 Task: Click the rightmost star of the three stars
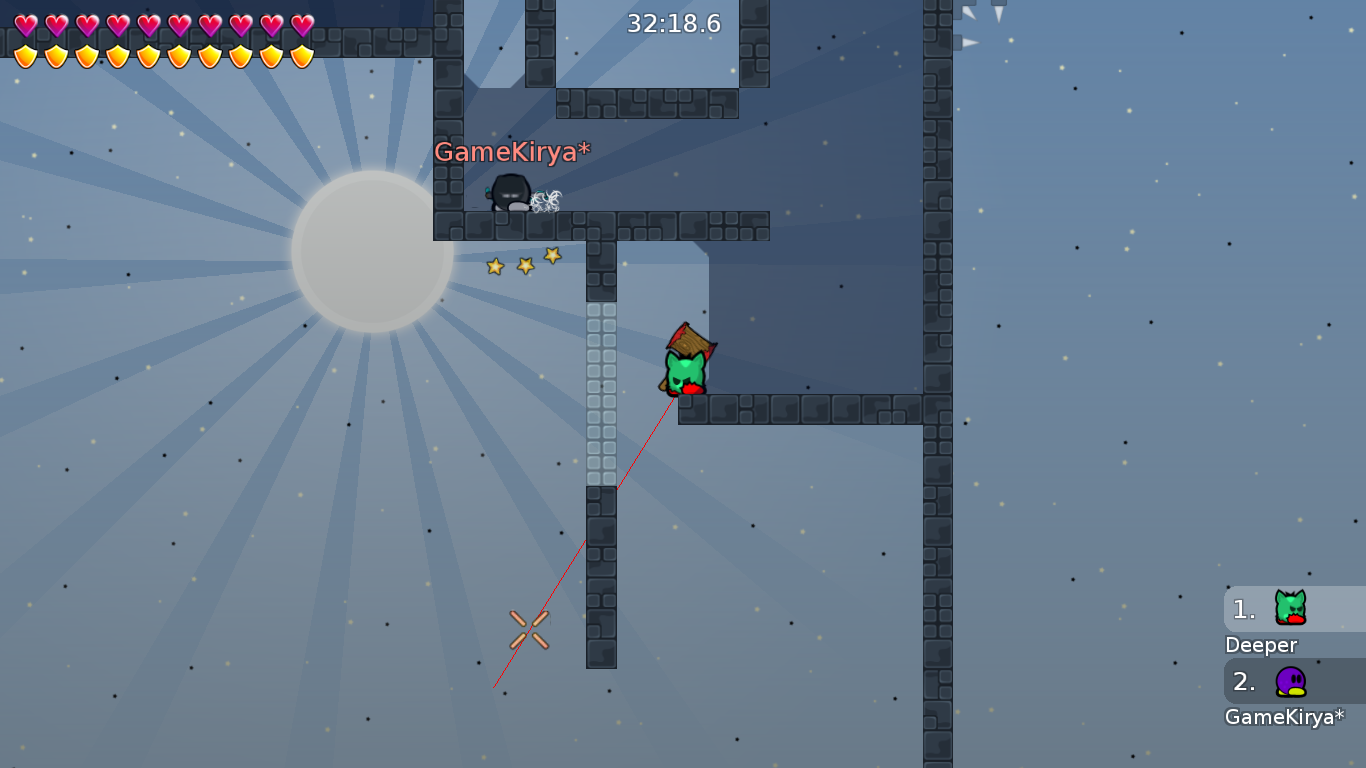coord(551,256)
